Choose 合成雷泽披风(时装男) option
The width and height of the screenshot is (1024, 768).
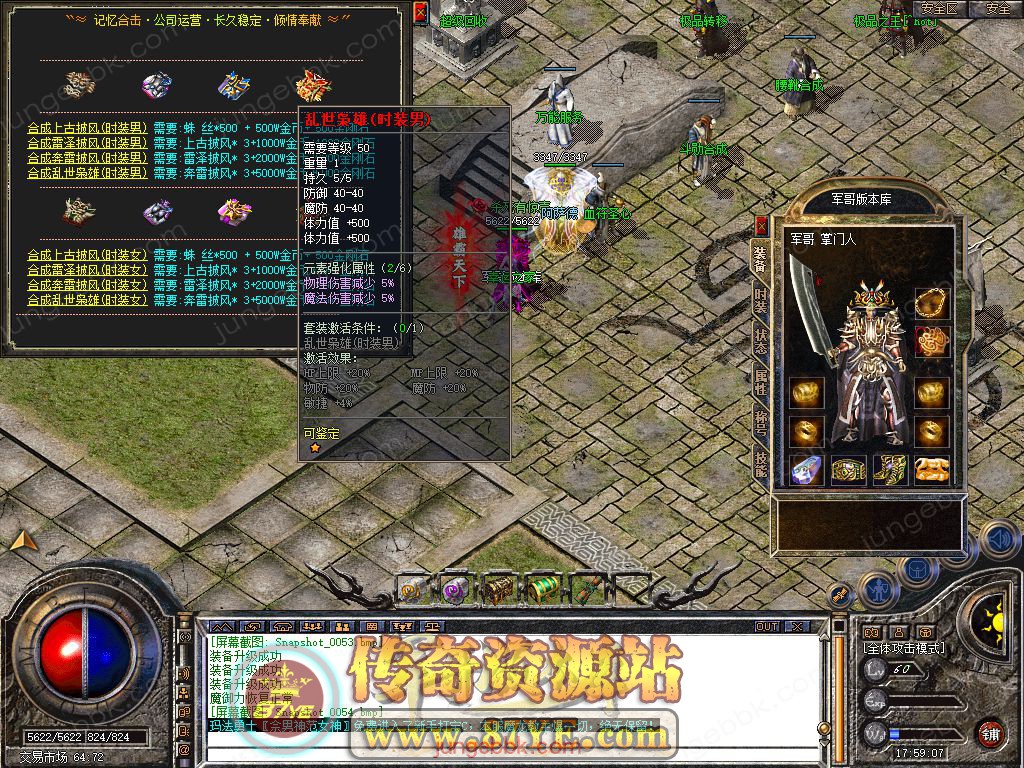87,143
